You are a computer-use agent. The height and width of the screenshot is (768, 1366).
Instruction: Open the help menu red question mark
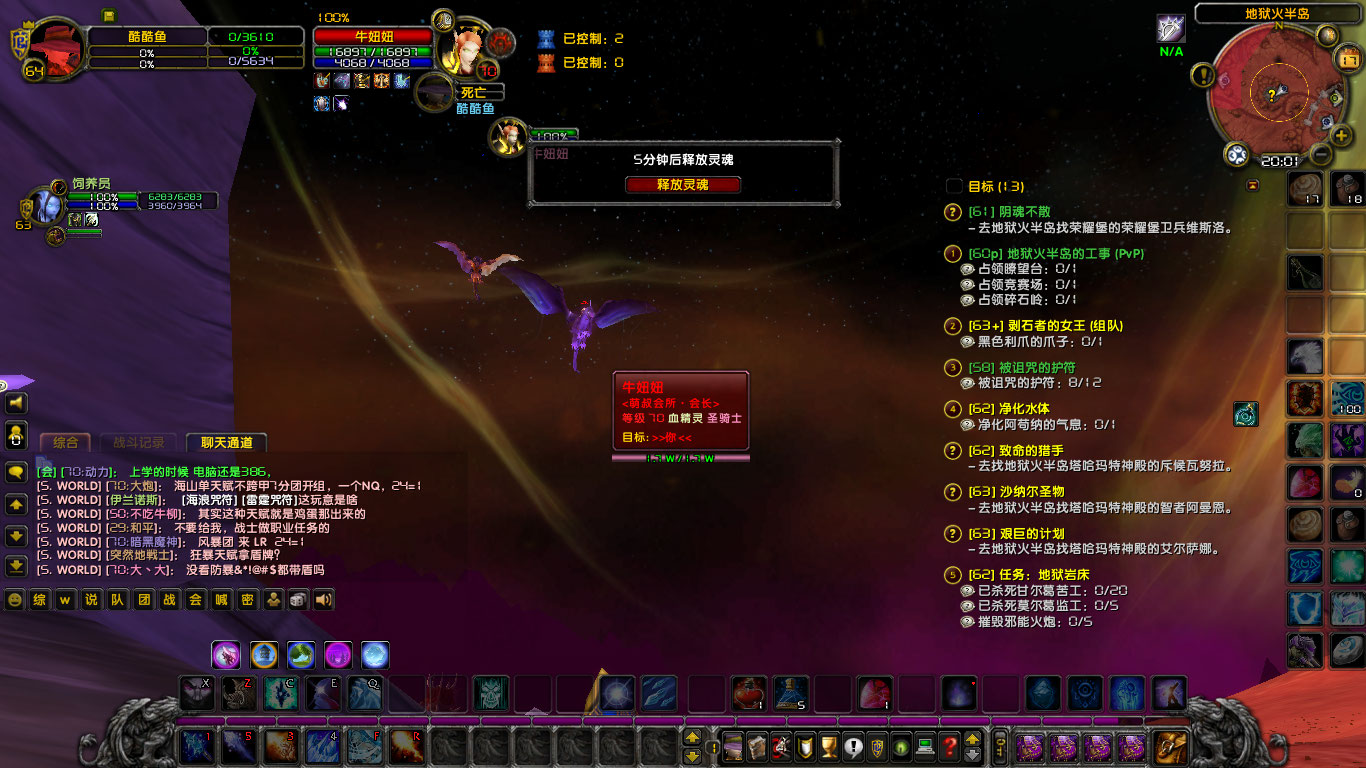[950, 746]
